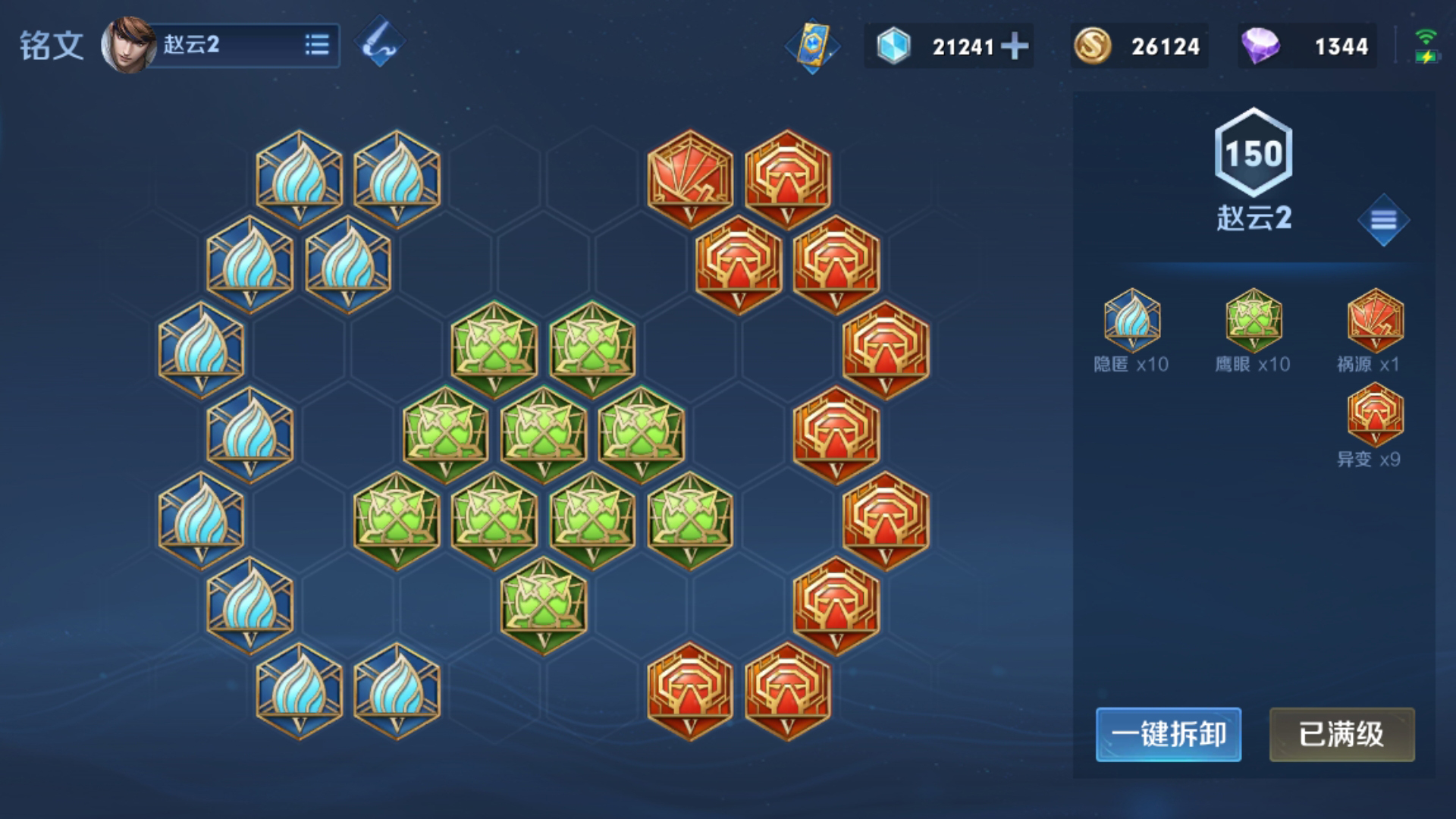
Task: Tap the 150 rune level hexagon badge
Action: [1254, 153]
